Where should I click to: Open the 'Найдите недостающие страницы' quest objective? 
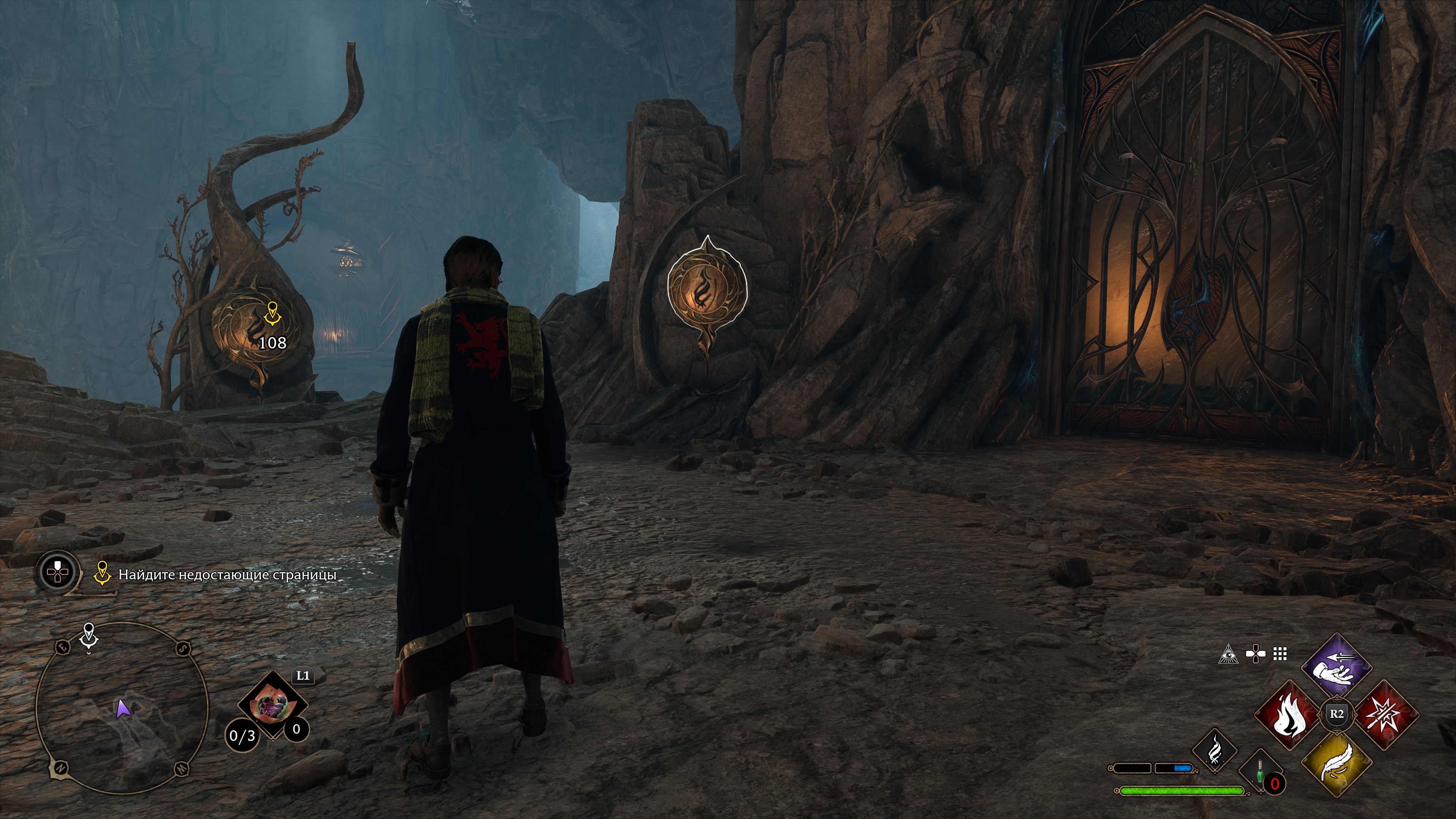click(x=227, y=575)
